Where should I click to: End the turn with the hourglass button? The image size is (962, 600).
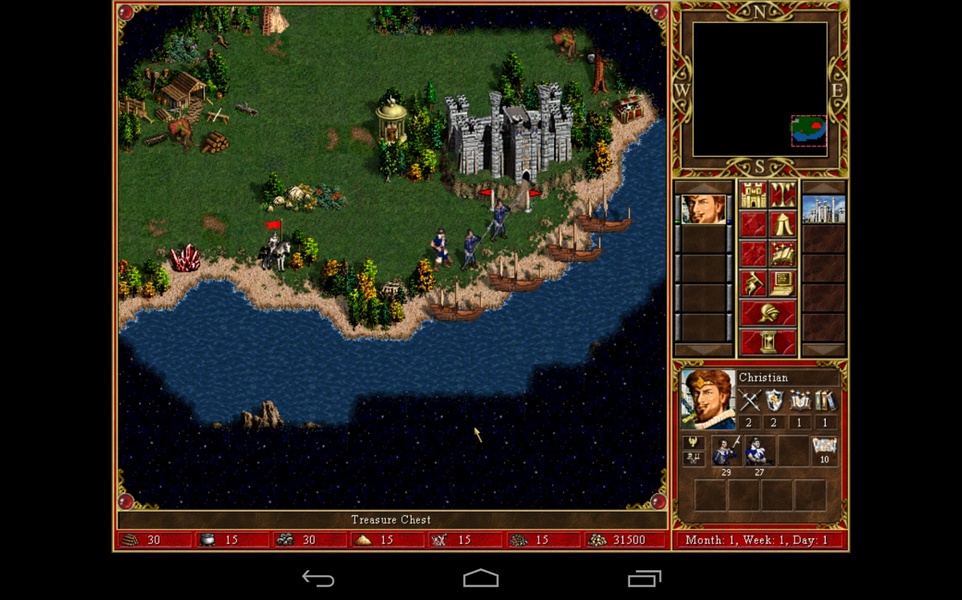768,342
